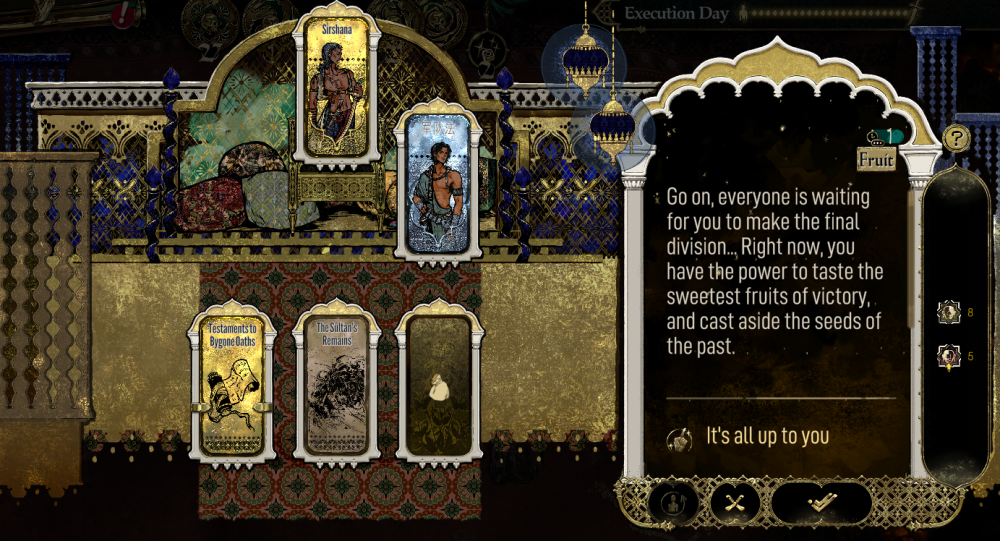Viewport: 1000px width, 541px height.
Task: Confirm with the double checkmark button
Action: pos(821,503)
